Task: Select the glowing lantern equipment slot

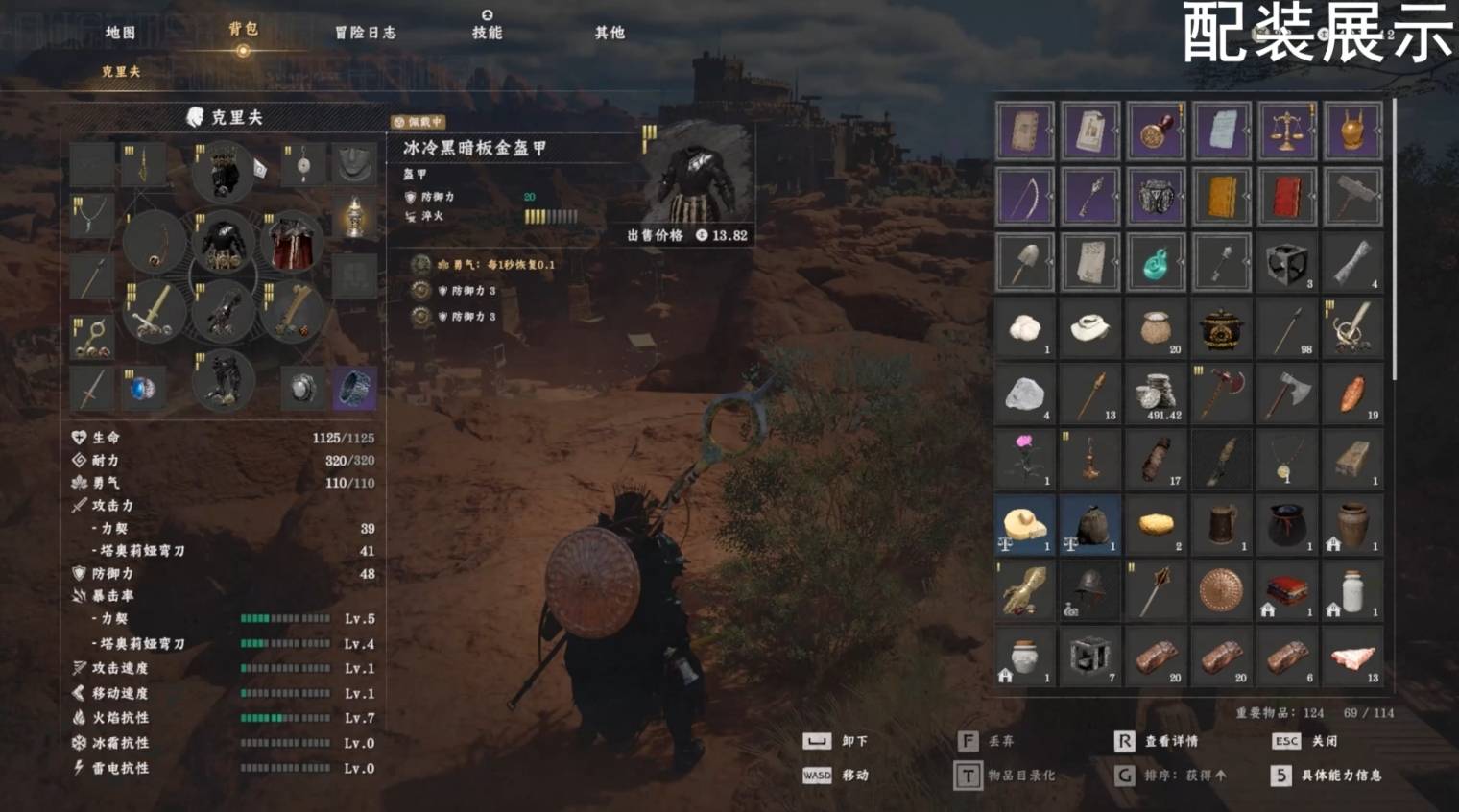Action: click(354, 218)
